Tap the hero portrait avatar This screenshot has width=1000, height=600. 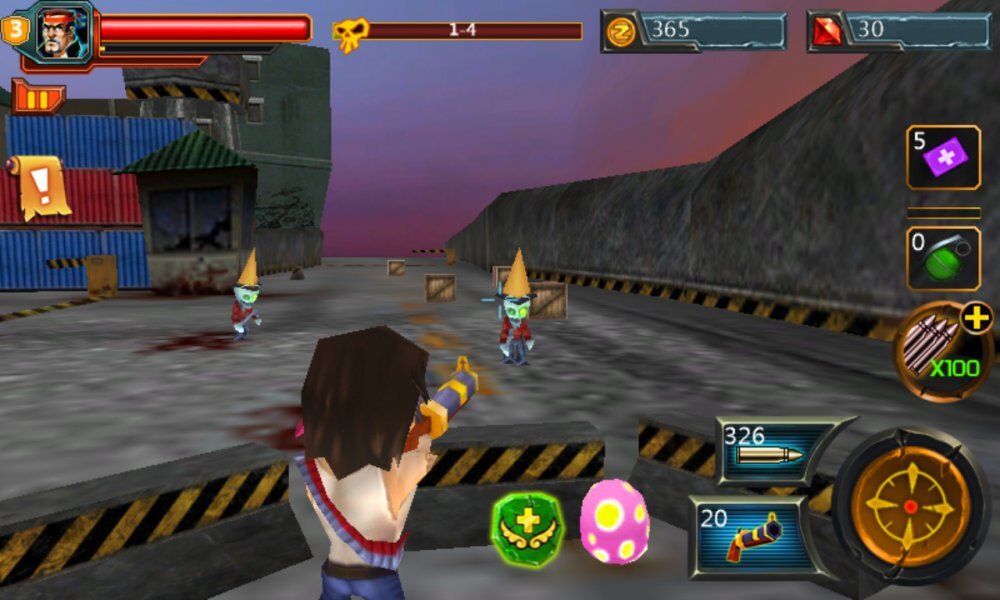pyautogui.click(x=58, y=33)
